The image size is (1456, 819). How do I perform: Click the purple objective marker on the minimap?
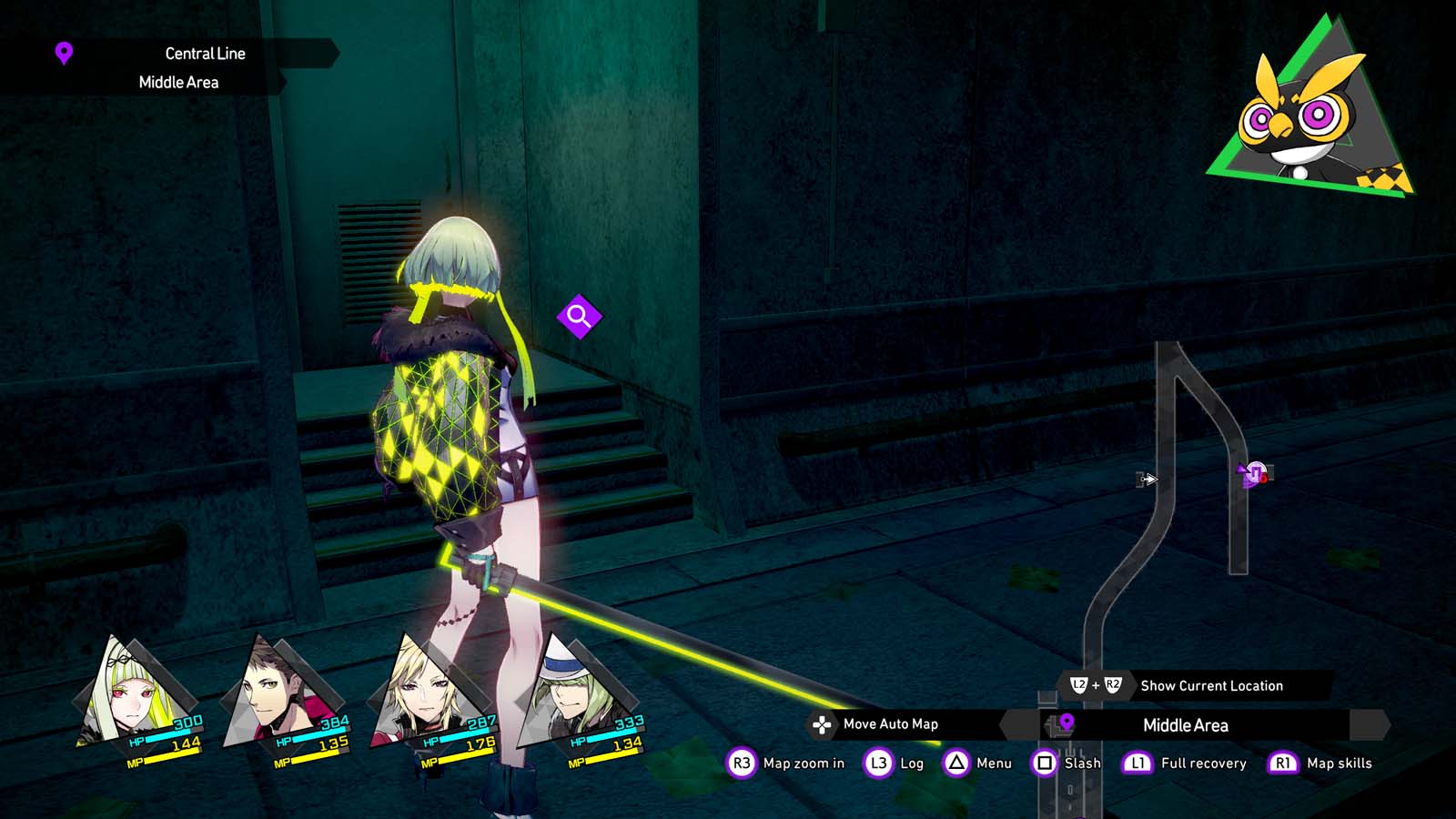click(x=1252, y=471)
